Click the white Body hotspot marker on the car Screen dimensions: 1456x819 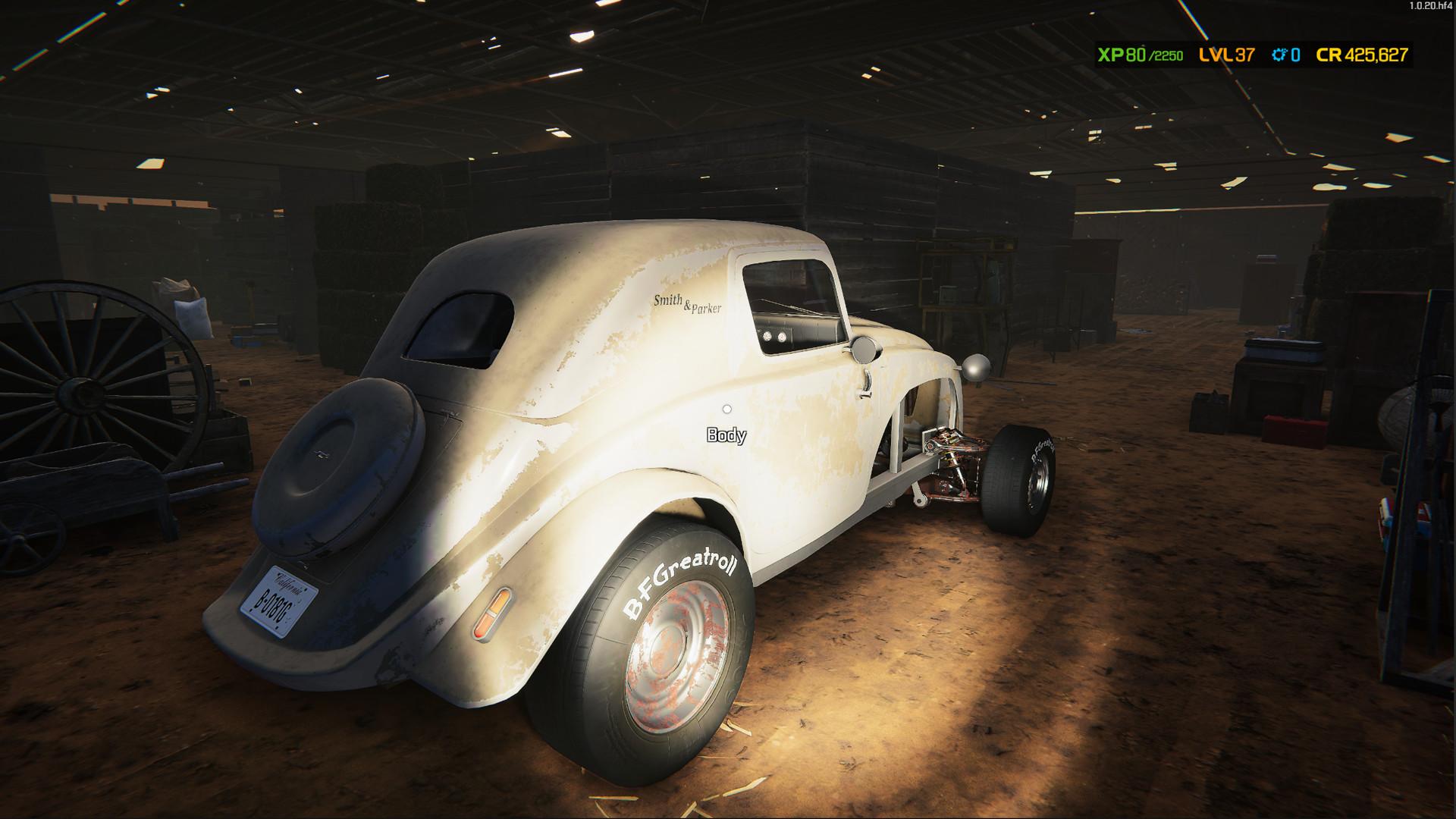pos(727,410)
